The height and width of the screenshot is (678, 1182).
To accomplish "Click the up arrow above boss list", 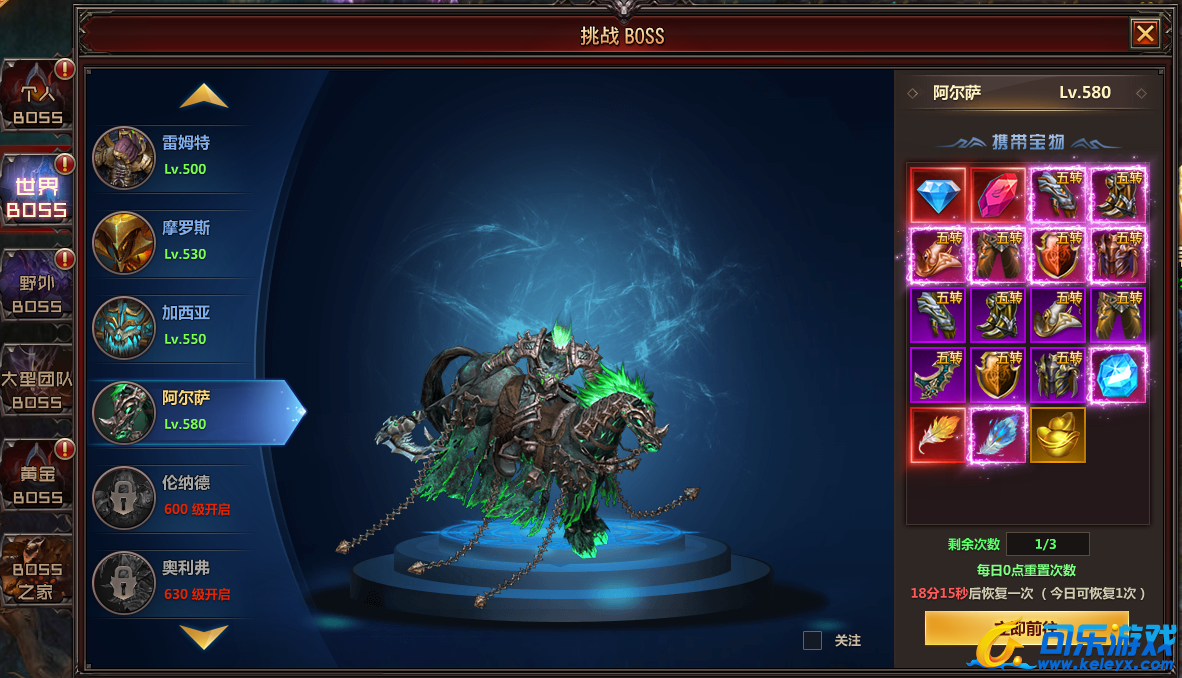I will click(x=204, y=96).
